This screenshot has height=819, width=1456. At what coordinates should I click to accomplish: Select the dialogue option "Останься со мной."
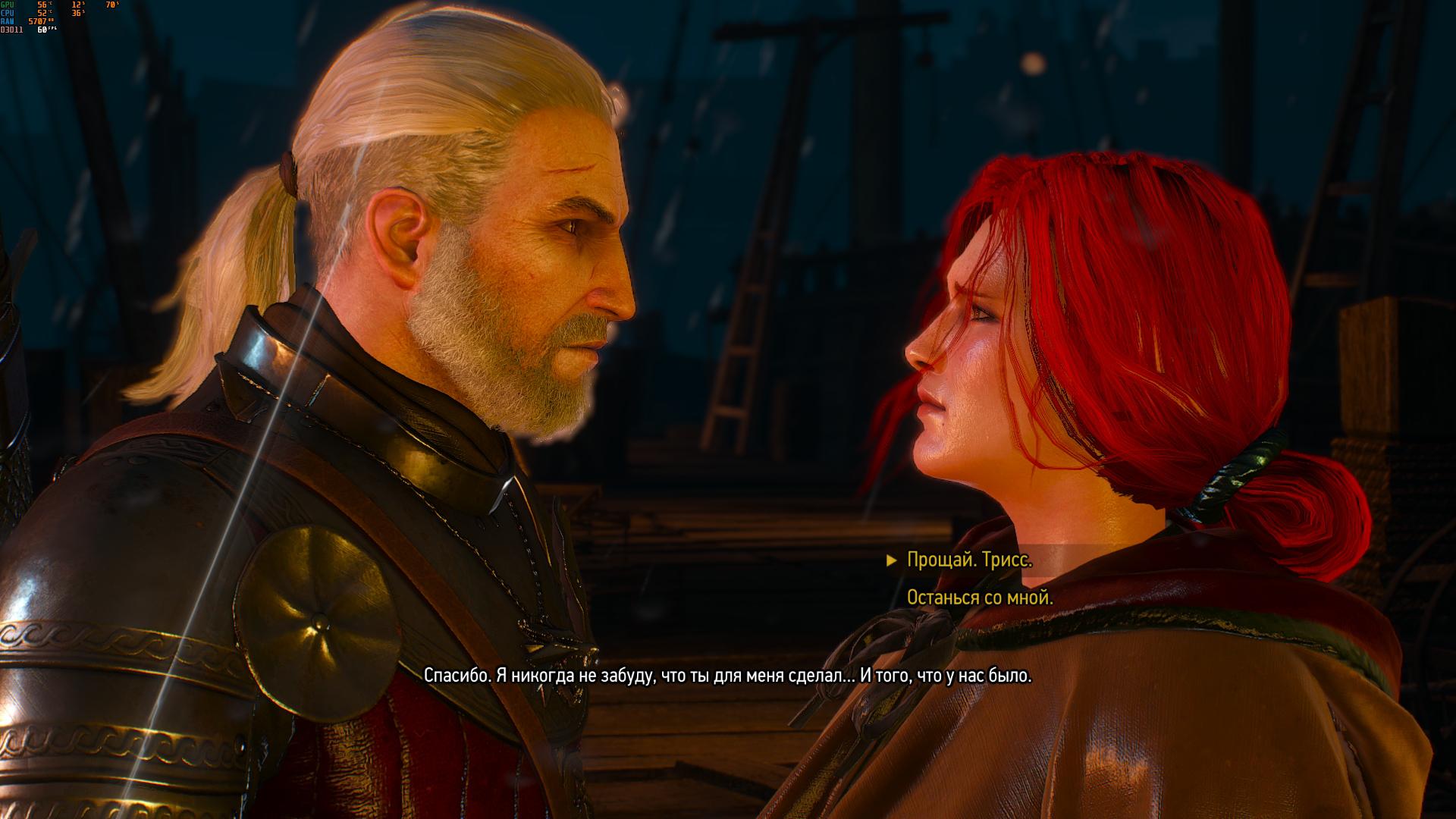[x=980, y=598]
